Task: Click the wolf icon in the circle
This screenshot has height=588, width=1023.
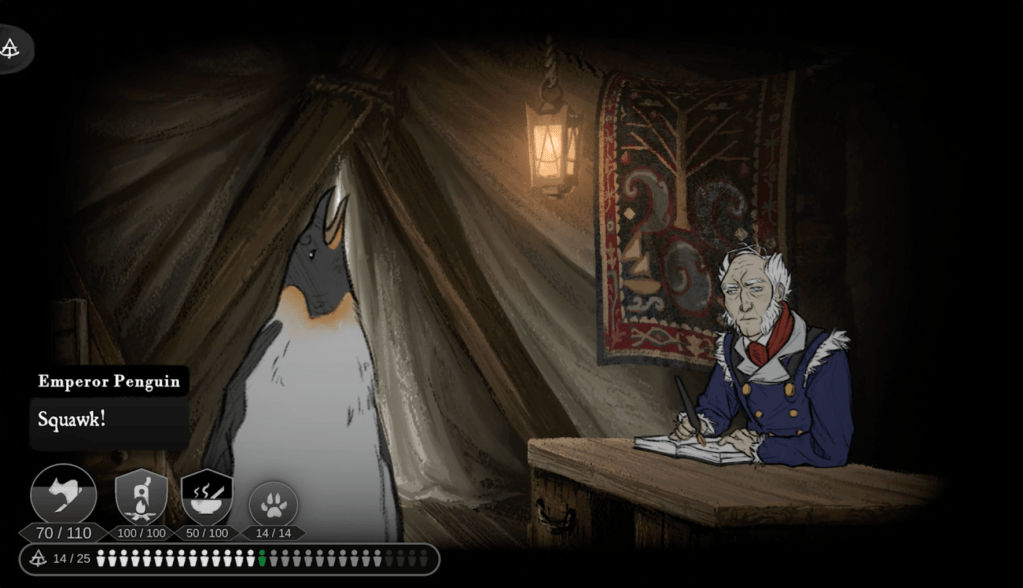Action: tap(64, 495)
